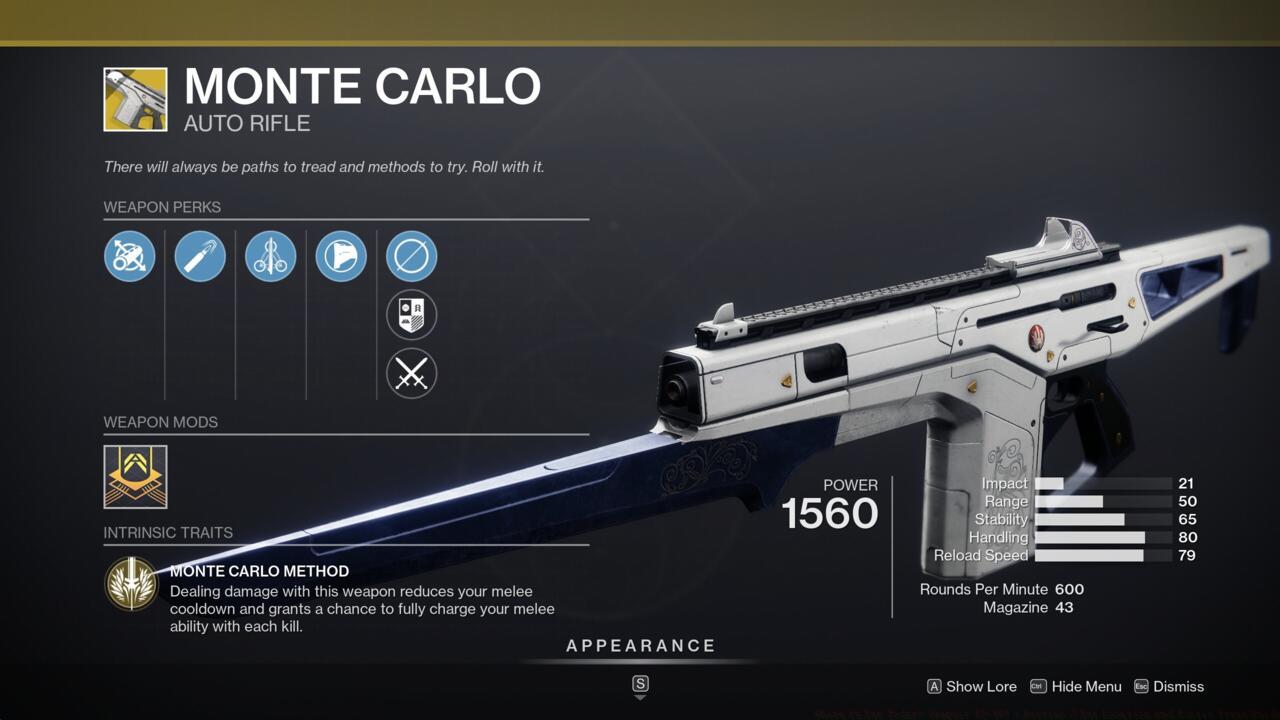This screenshot has height=720, width=1280.
Task: Click the Monte Carlo Method laurel icon
Action: pos(131,583)
